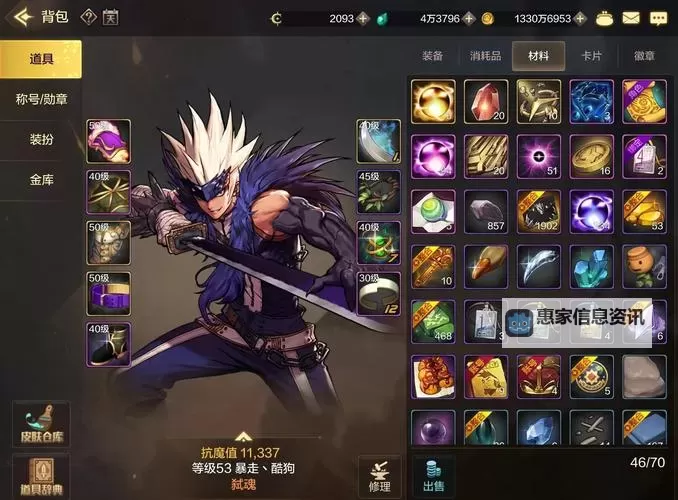
Task: Select the equipped purple belt slot
Action: 109,293
